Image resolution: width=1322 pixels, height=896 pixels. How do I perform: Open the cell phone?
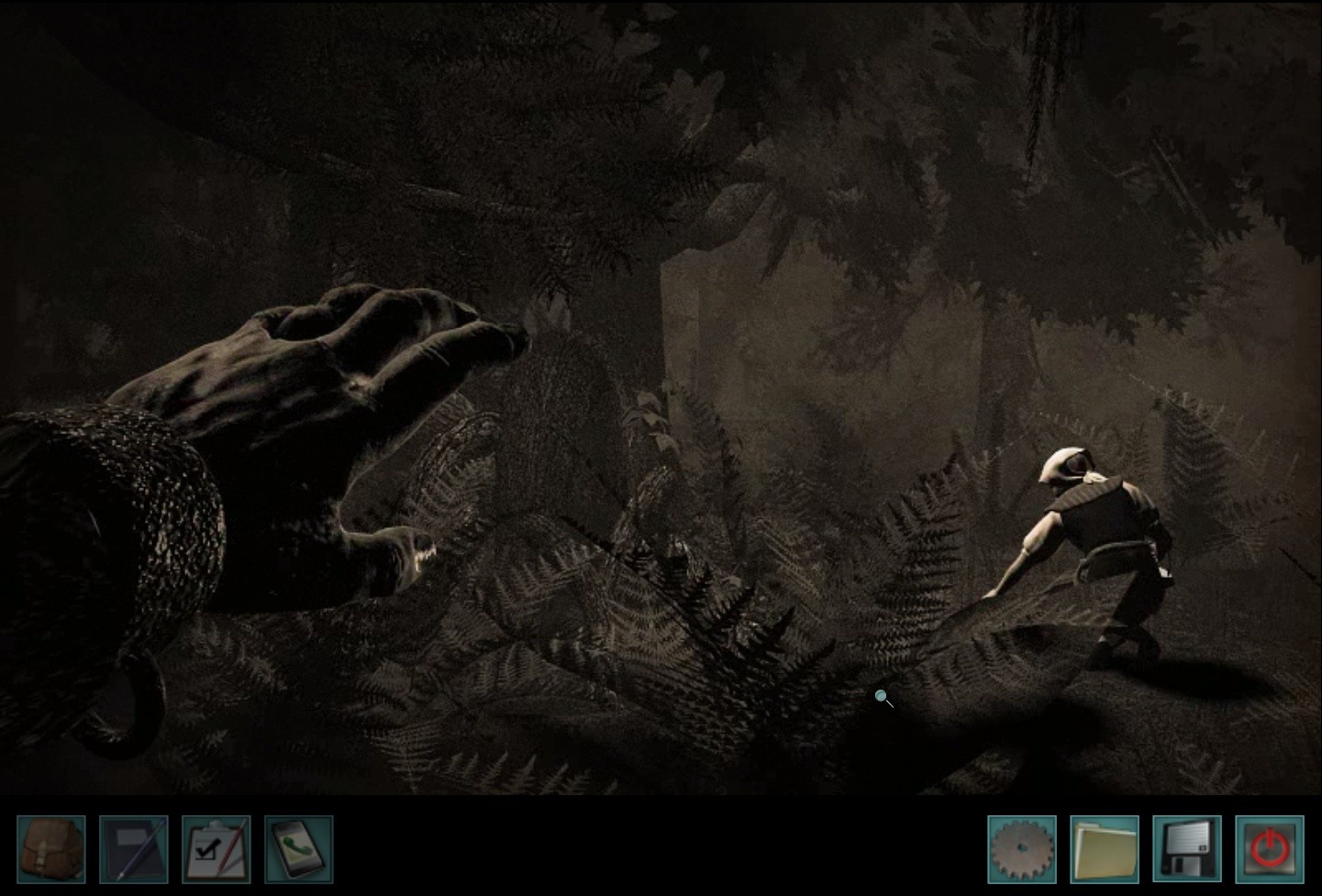click(299, 849)
